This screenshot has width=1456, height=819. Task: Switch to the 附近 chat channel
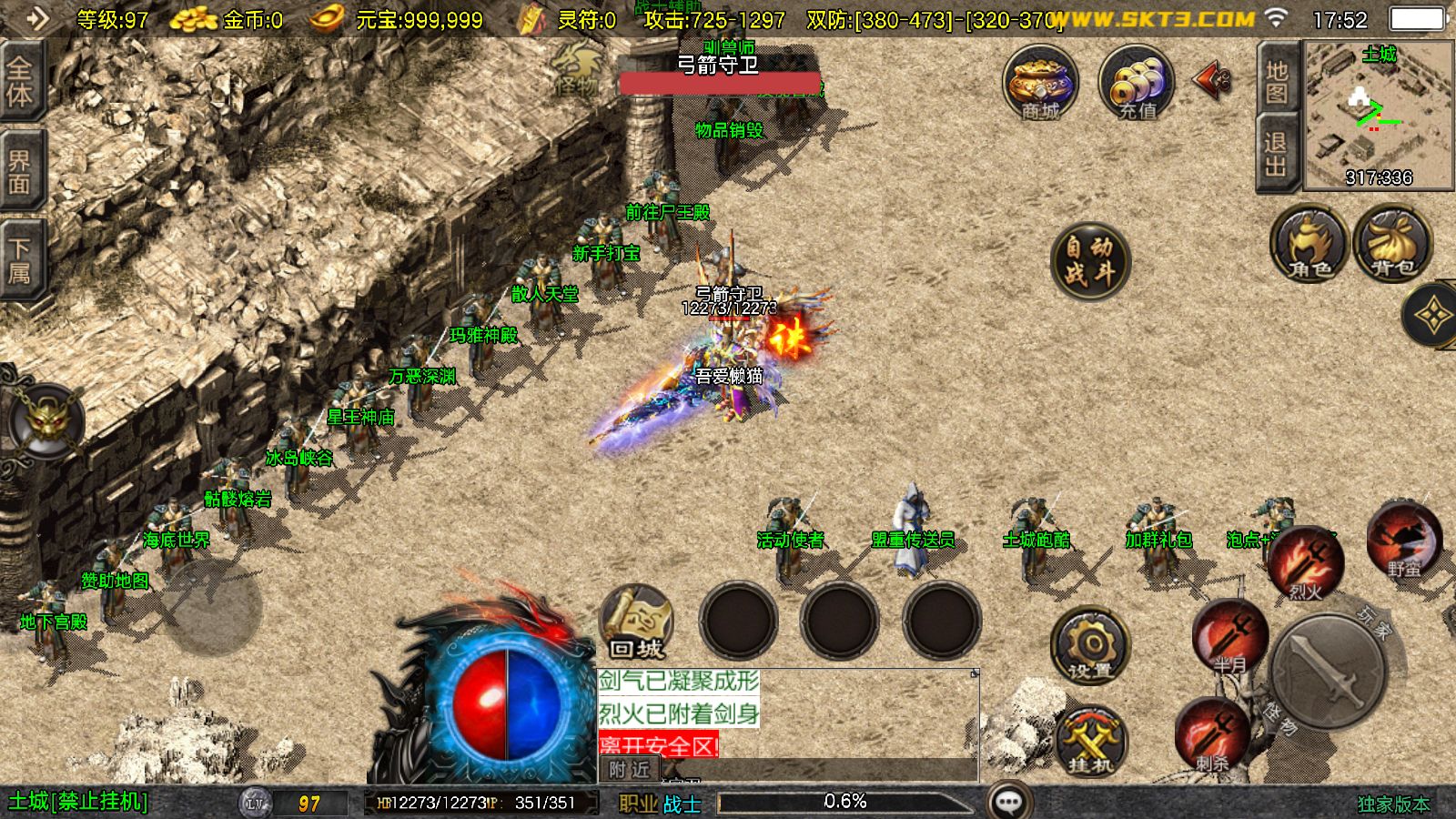629,770
